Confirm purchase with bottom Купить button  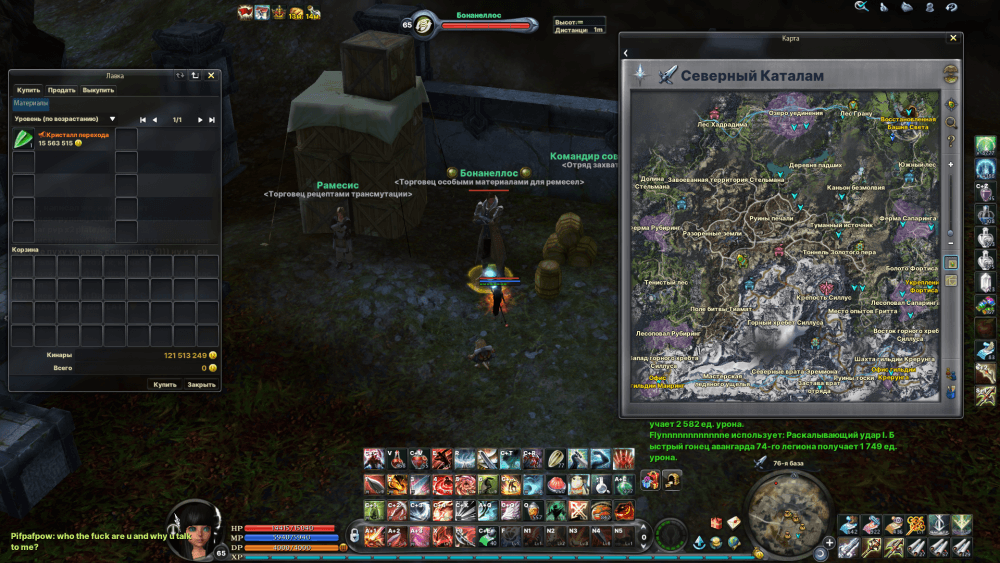(x=165, y=384)
